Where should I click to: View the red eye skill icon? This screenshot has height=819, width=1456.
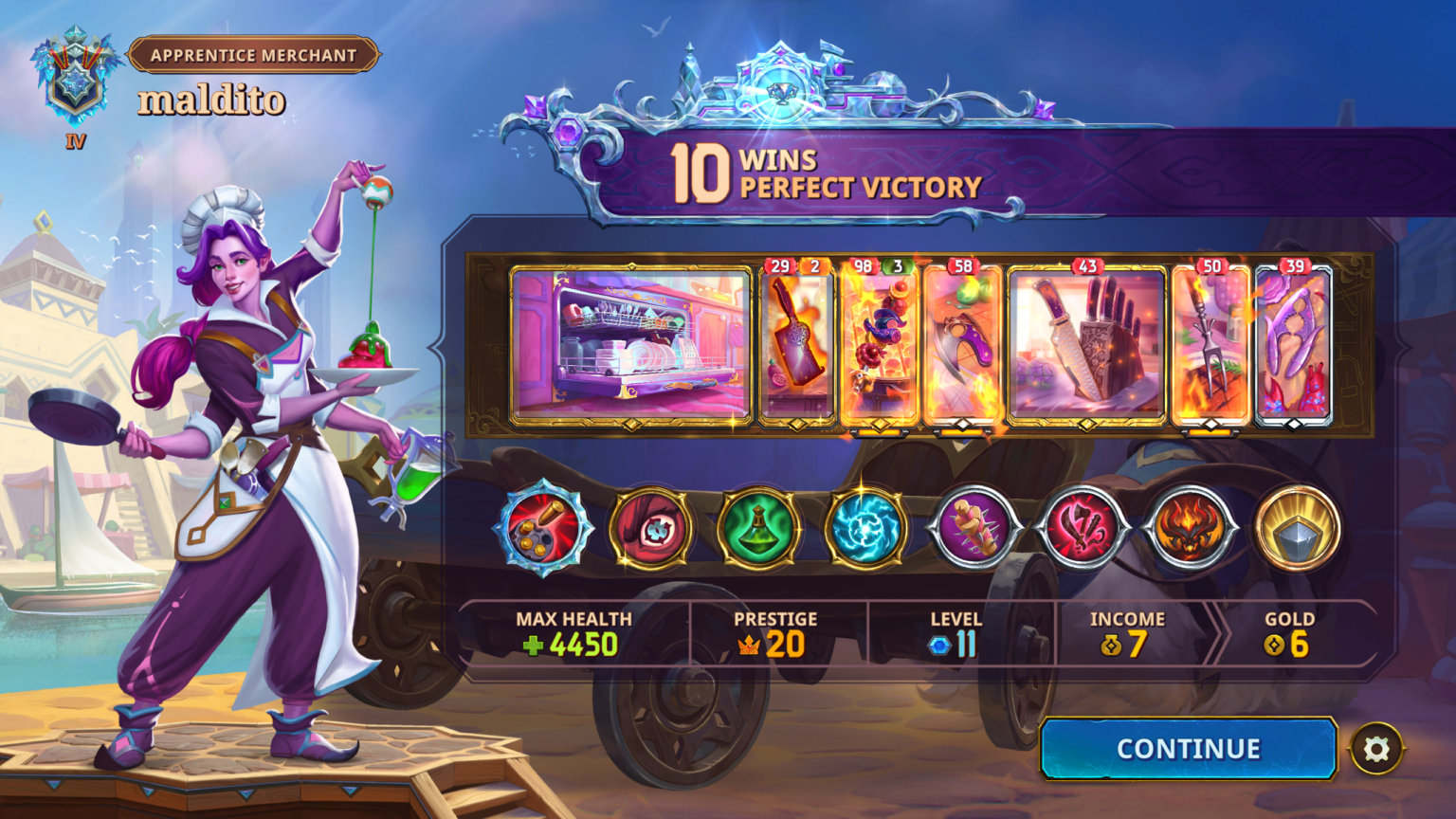point(651,528)
